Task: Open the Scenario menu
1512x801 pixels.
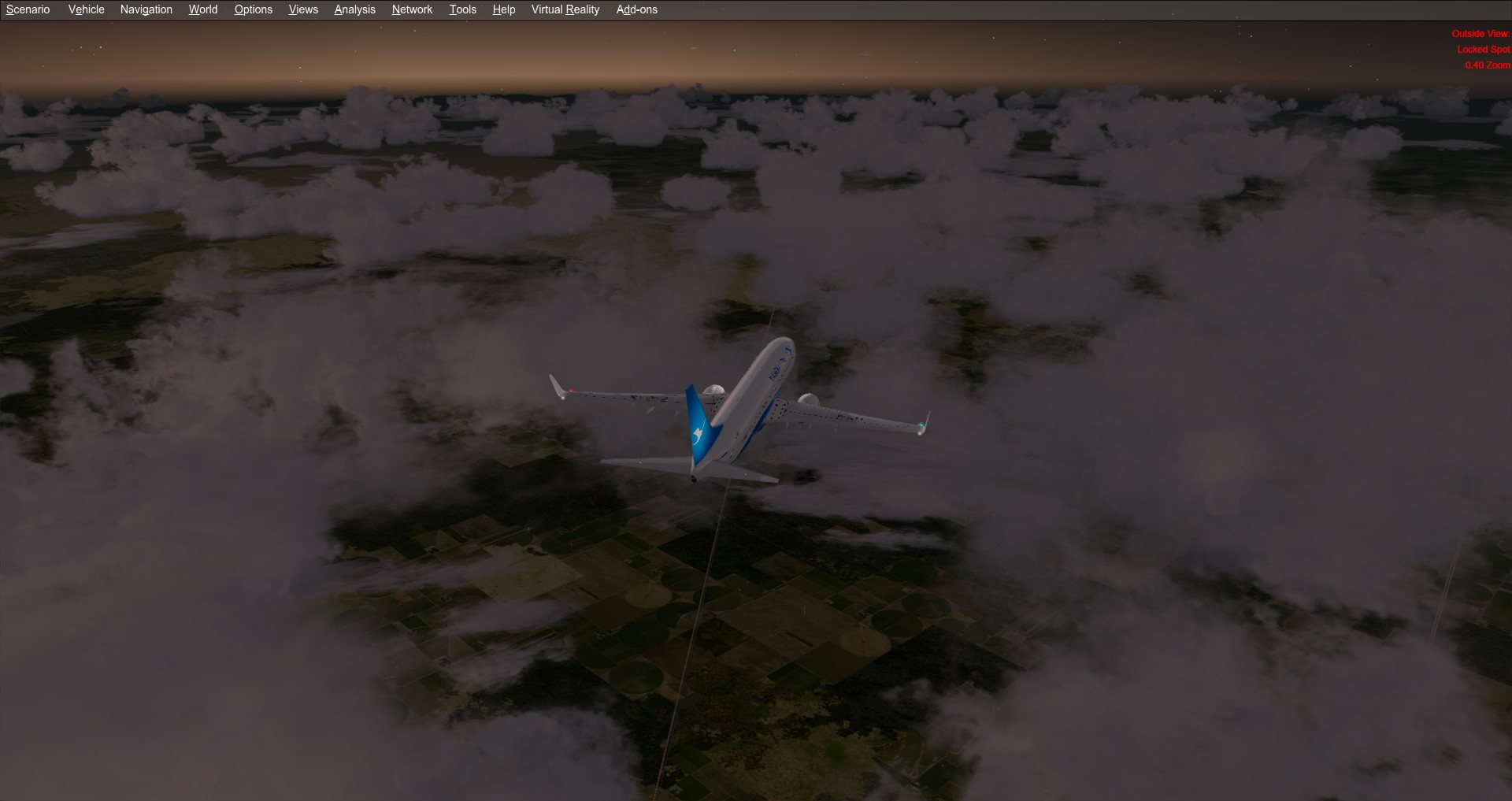Action: pyautogui.click(x=28, y=9)
